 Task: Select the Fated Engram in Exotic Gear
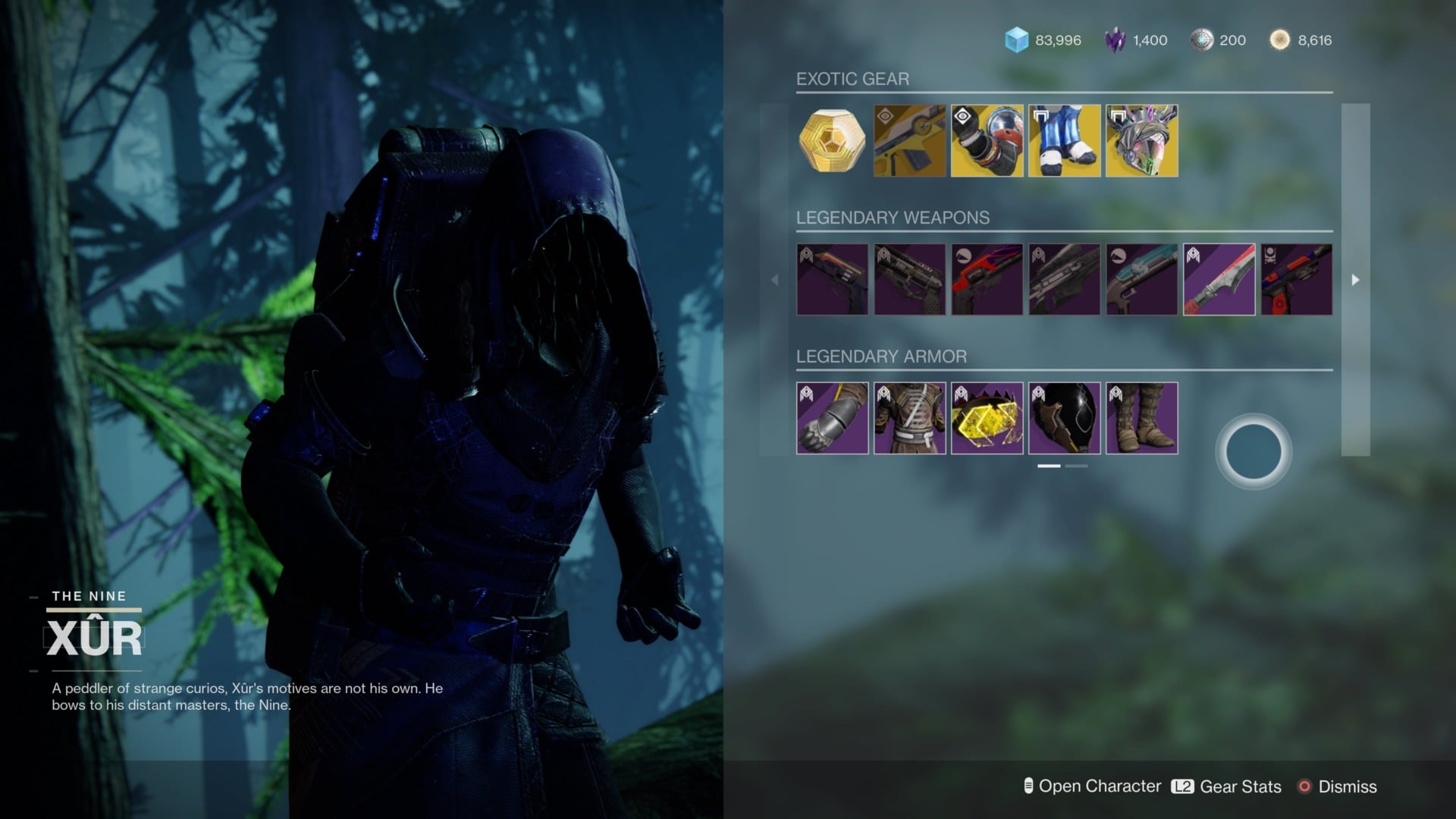tap(832, 141)
